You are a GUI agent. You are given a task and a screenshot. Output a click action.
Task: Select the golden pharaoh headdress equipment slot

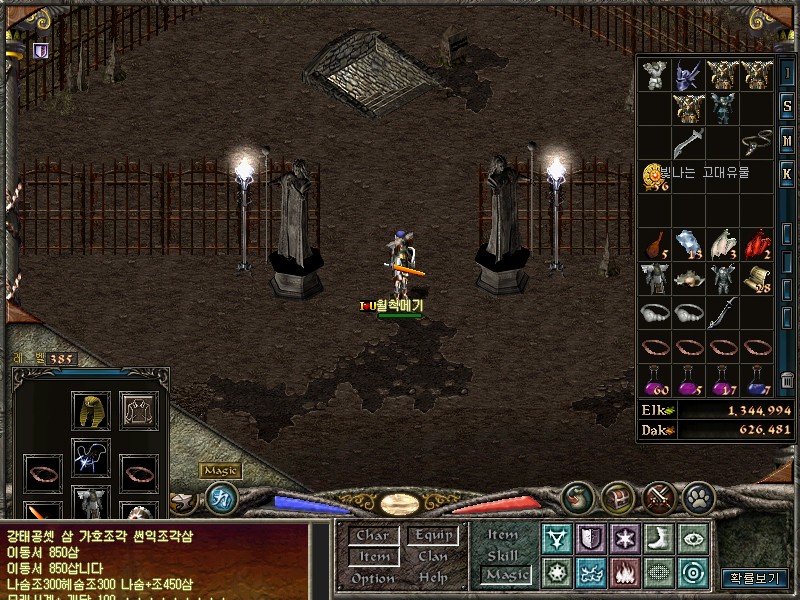90,410
